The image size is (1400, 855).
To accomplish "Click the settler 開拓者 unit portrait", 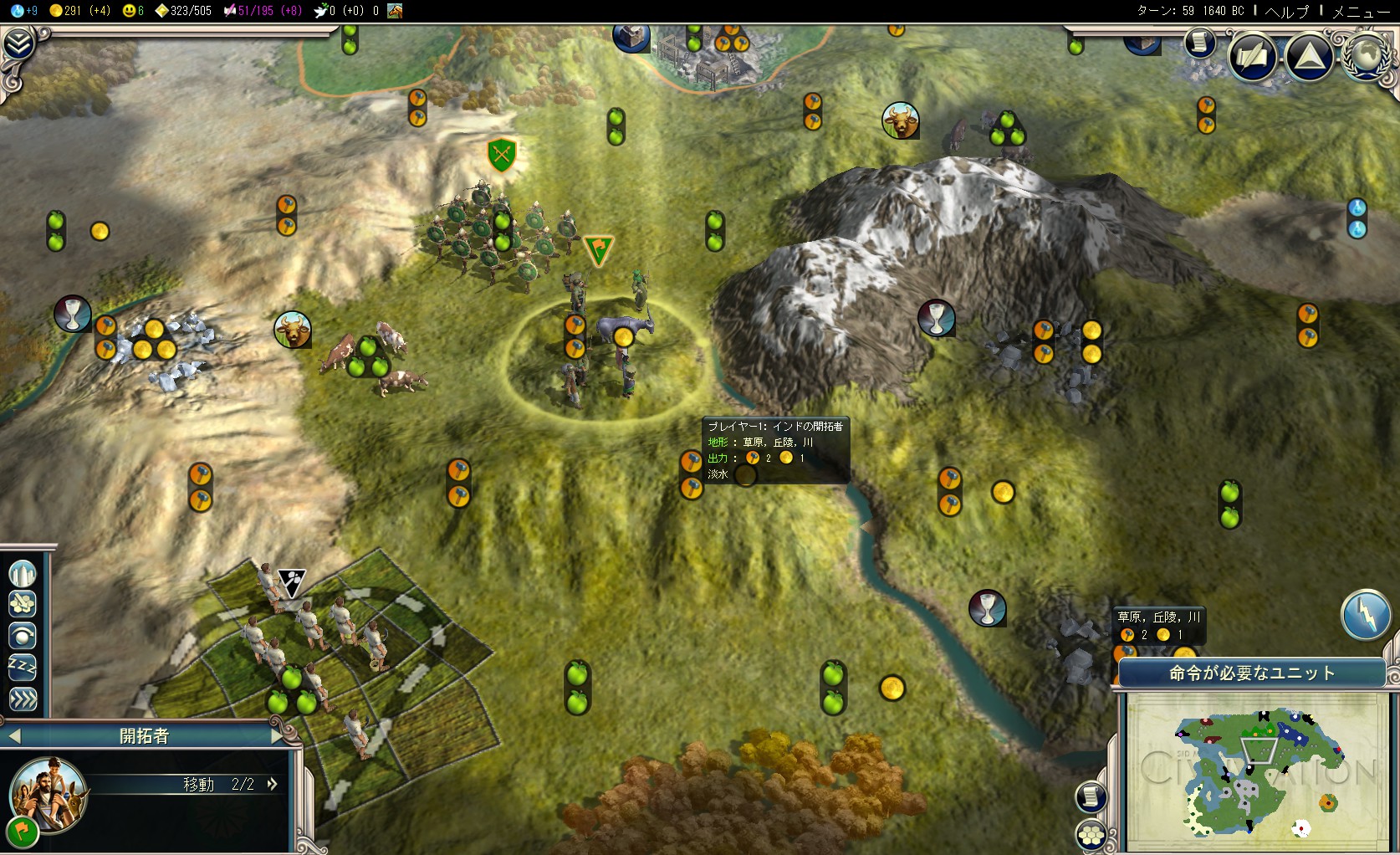I will click(x=48, y=795).
